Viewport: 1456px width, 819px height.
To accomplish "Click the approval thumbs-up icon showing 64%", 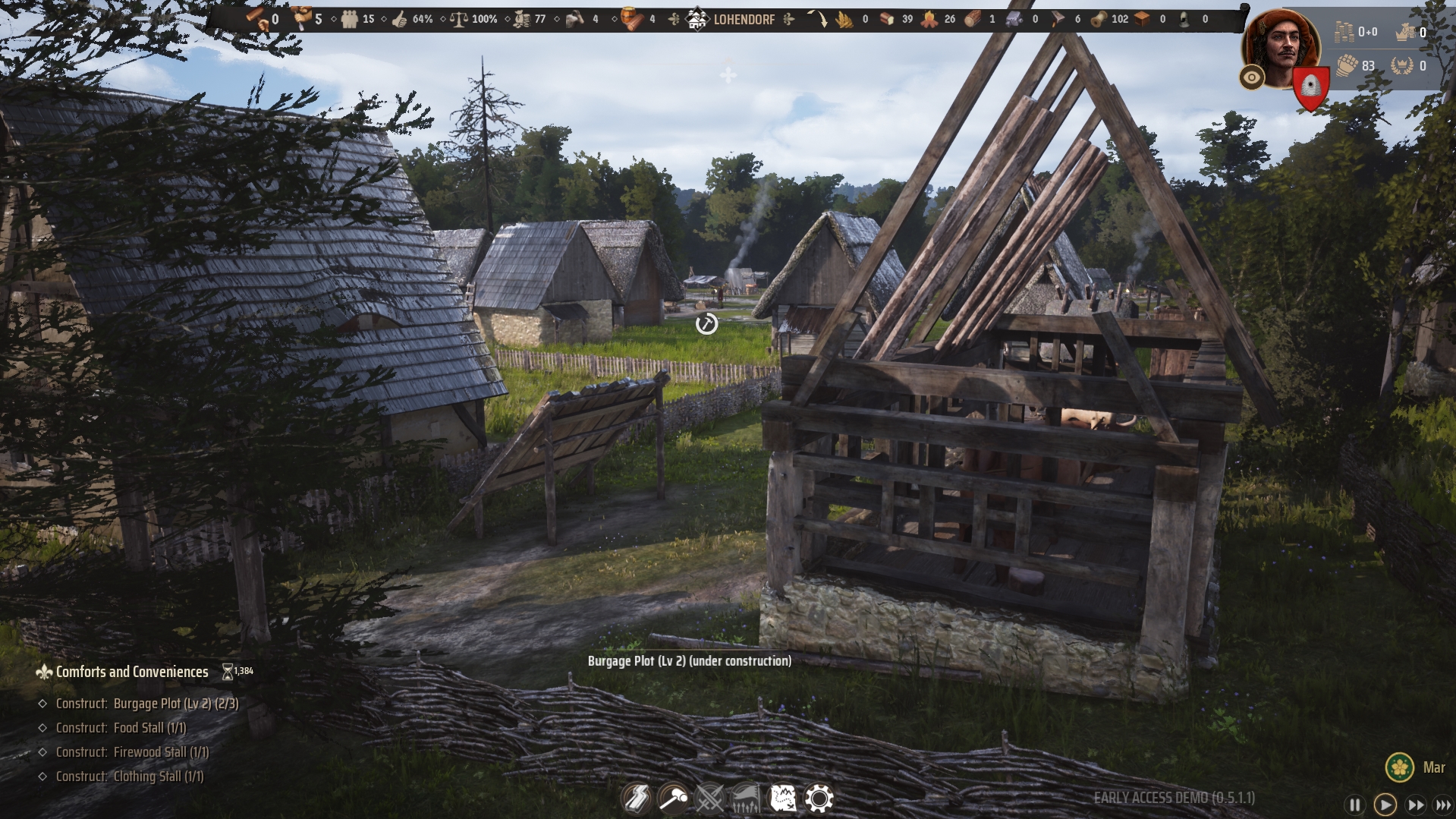I will pos(399,19).
